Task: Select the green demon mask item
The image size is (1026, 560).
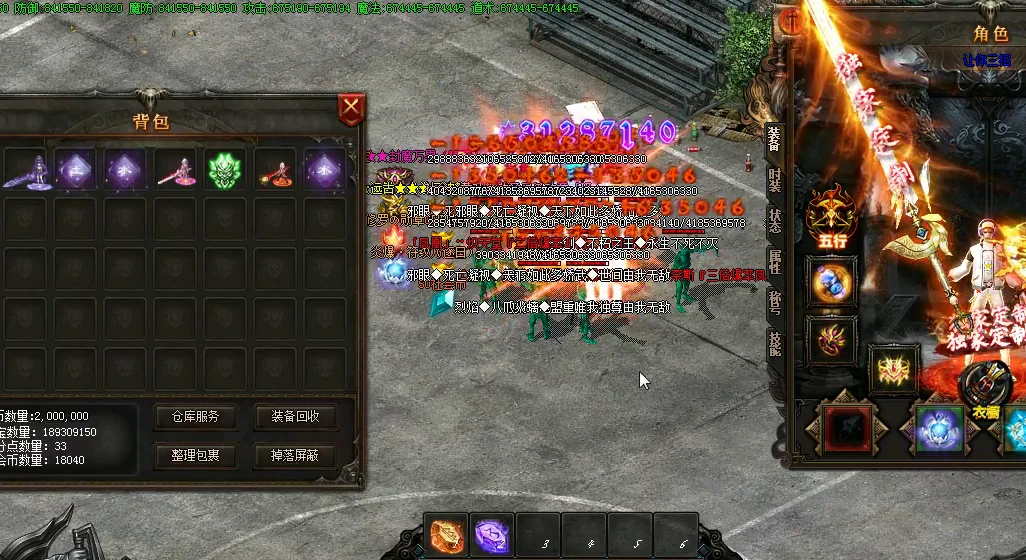Action: (x=225, y=170)
